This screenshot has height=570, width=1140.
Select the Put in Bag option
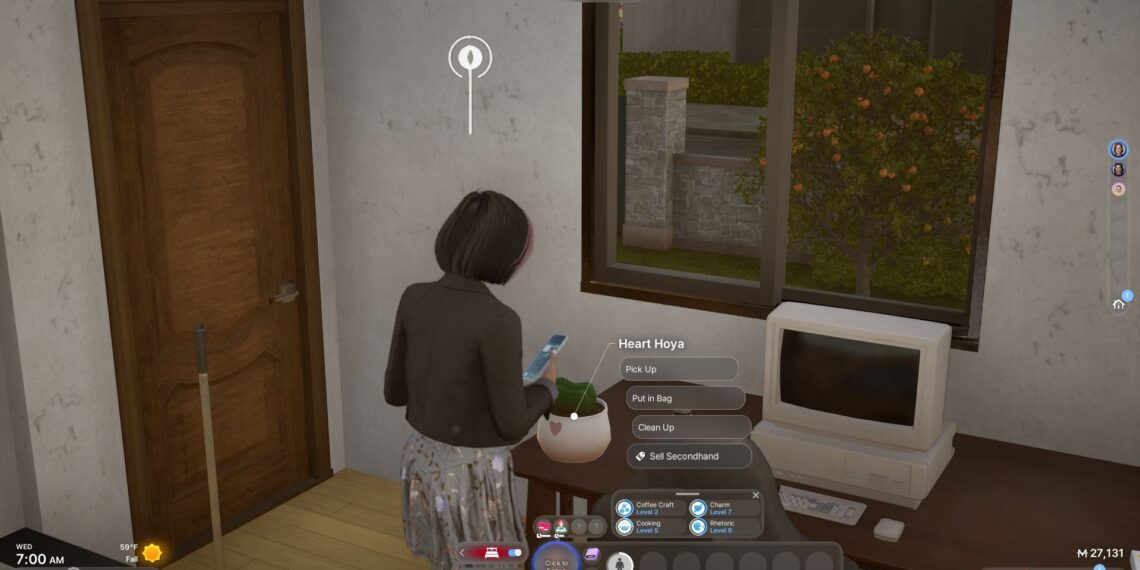[x=685, y=398]
